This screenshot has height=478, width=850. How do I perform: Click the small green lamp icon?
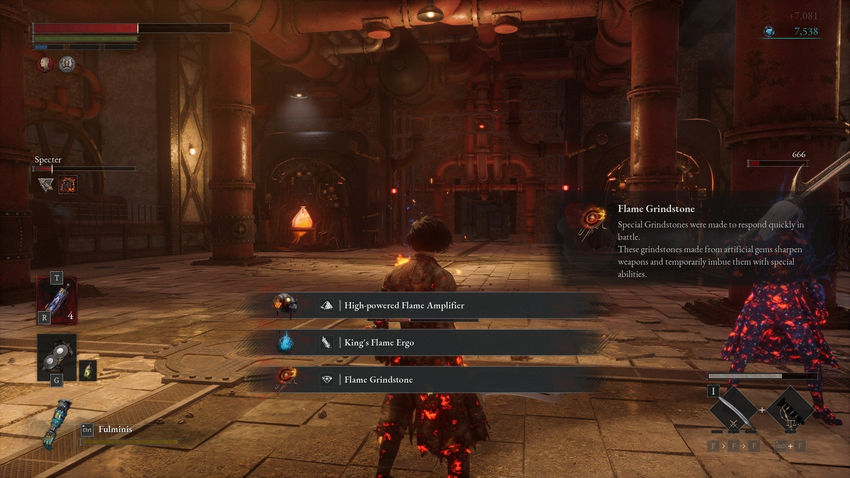tap(88, 369)
